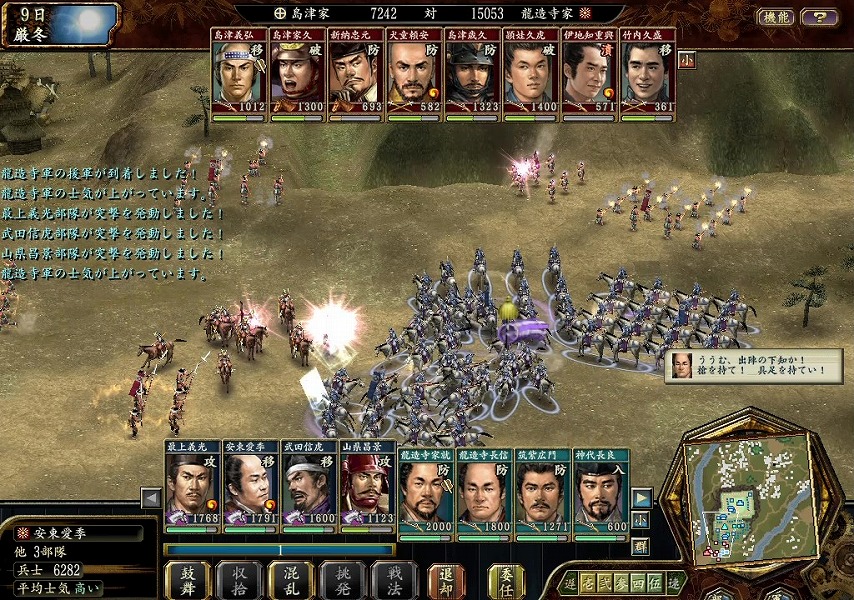Choose the 安東愛季 unit card
This screenshot has width=854, height=600.
coord(250,489)
